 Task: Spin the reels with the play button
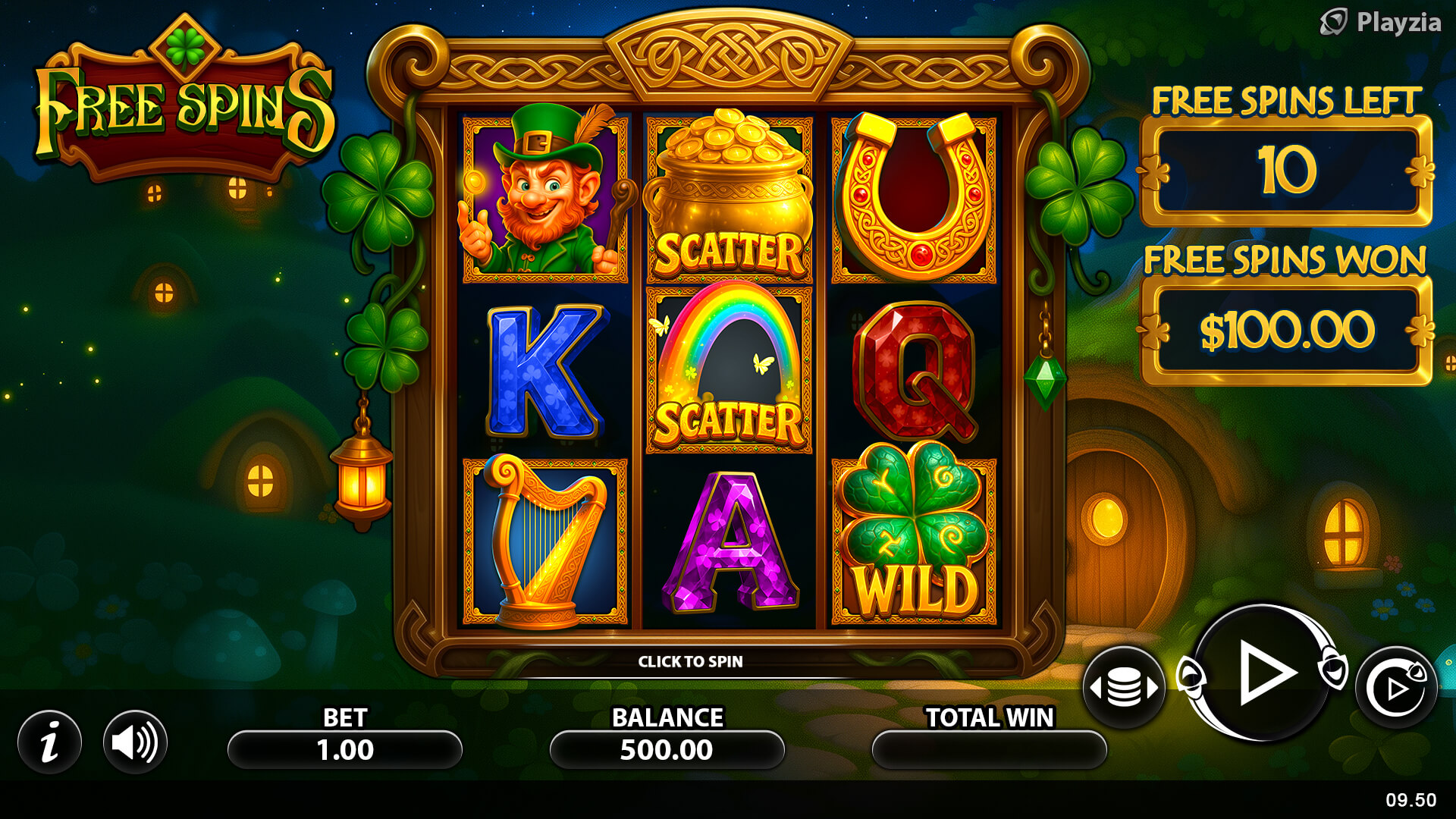click(1263, 673)
